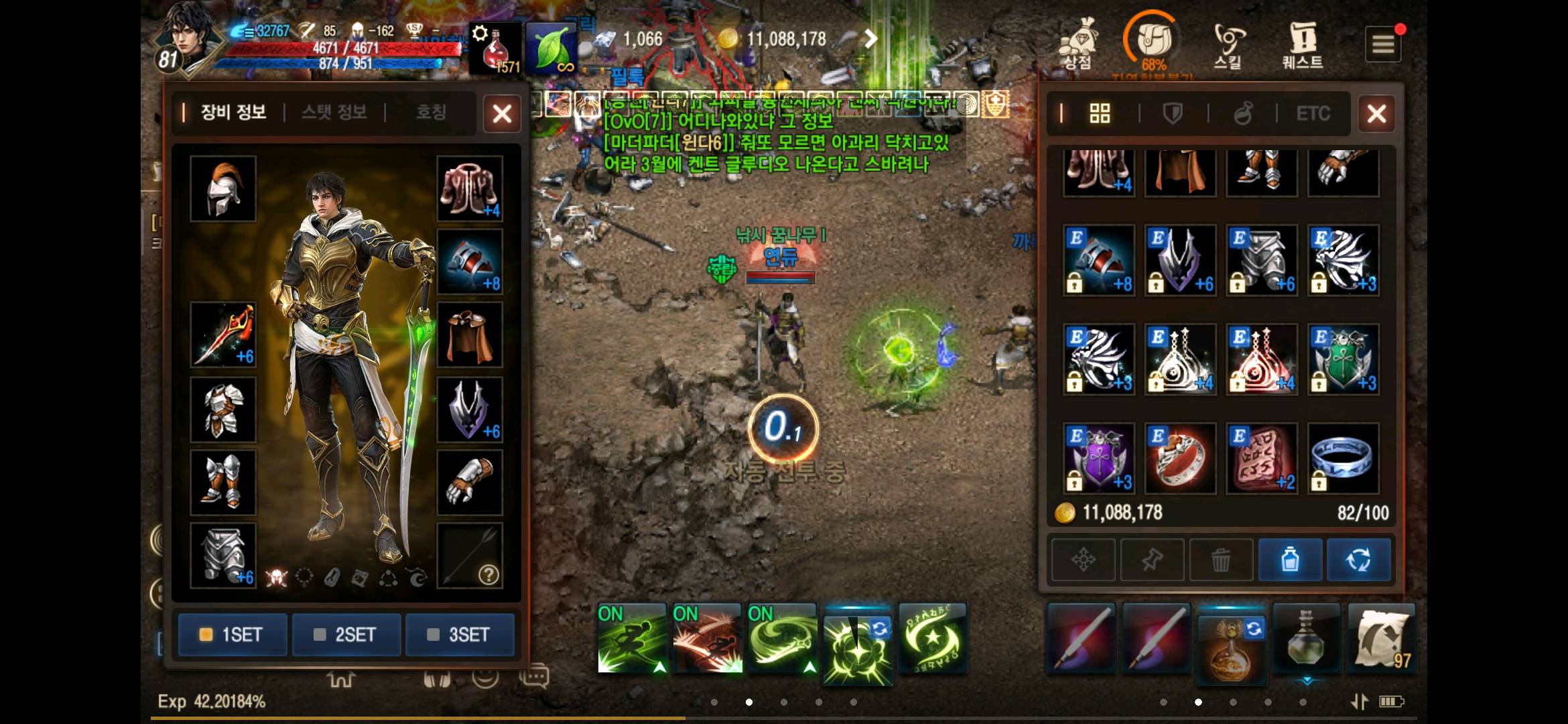Select the equipped plumed helmet slot
The height and width of the screenshot is (724, 1568).
click(x=223, y=189)
